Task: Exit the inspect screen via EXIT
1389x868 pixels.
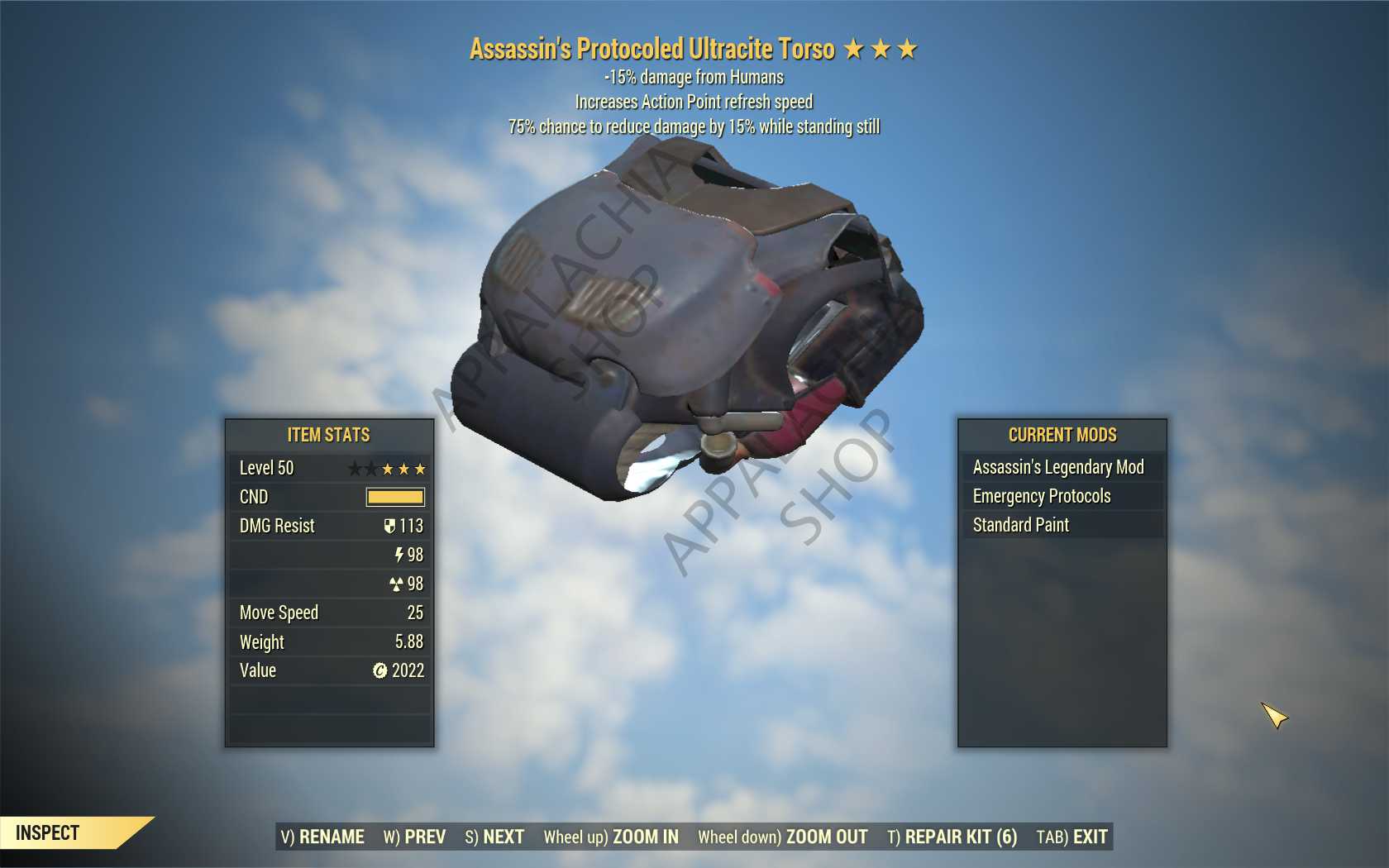Action: tap(1072, 837)
